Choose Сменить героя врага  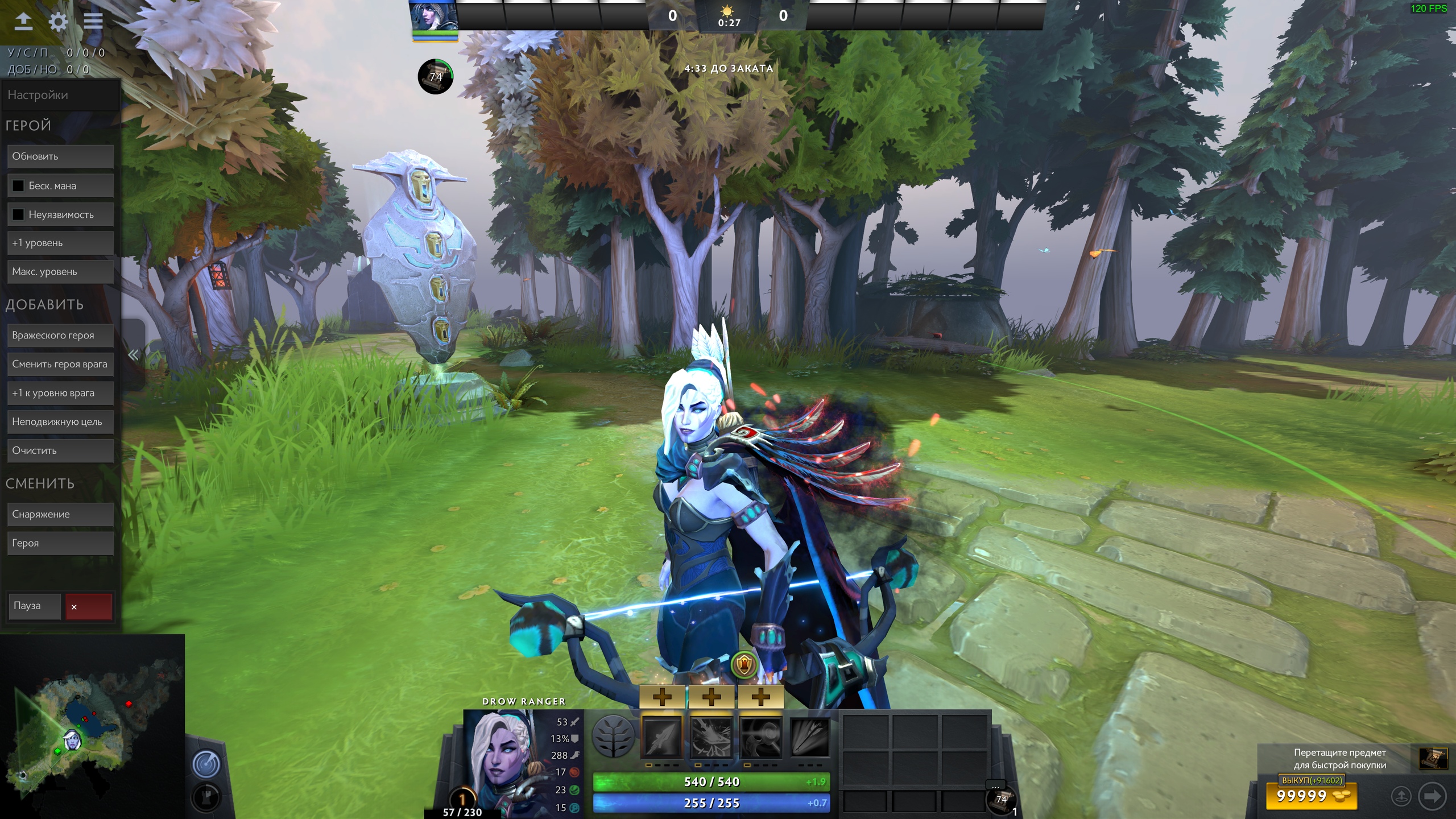point(60,365)
